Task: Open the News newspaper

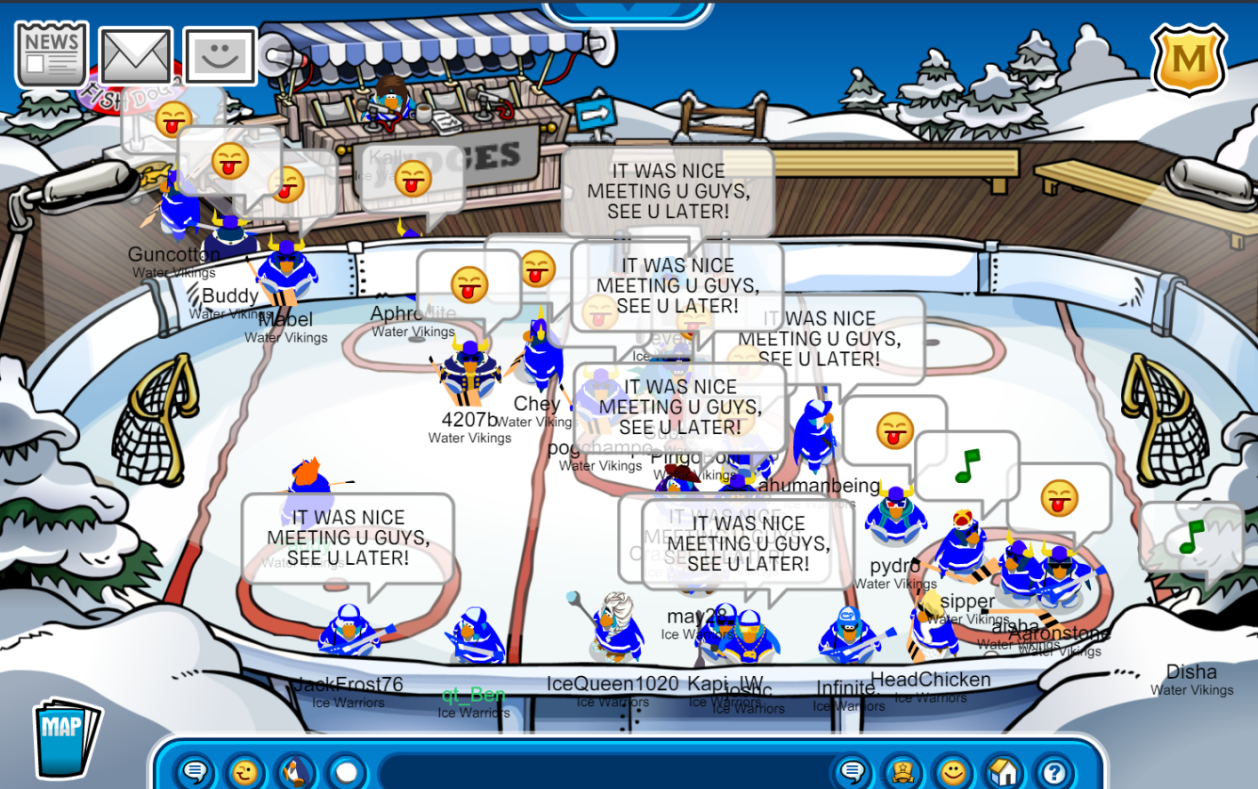Action: pos(51,53)
